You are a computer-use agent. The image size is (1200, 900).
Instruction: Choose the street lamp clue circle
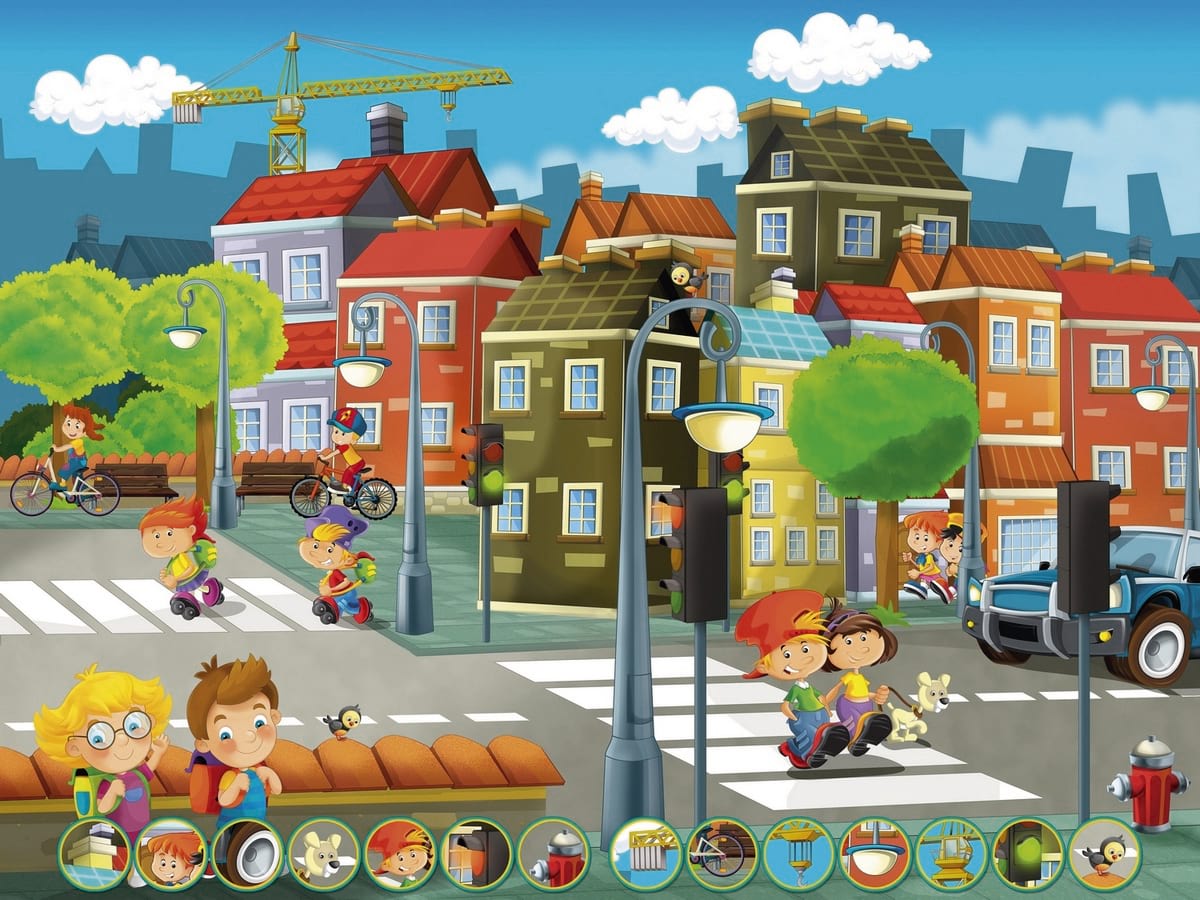pos(875,854)
